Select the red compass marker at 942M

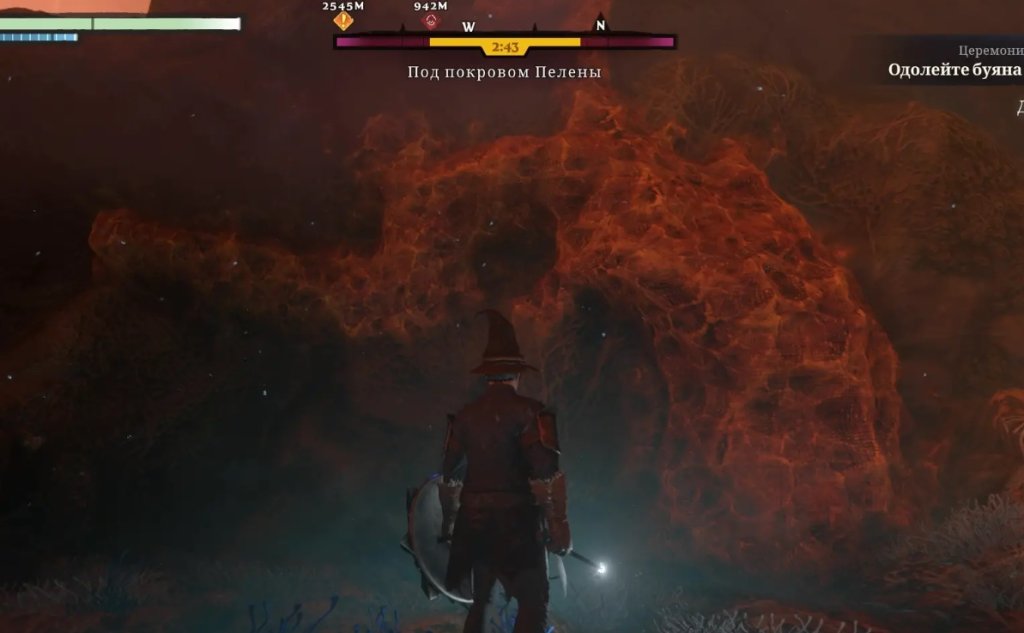pos(431,21)
